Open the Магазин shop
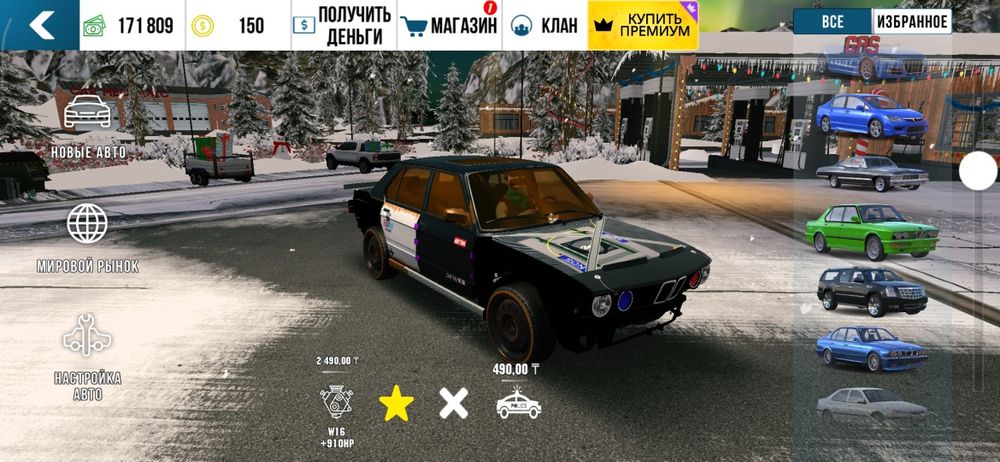1000x462 pixels. (448, 26)
